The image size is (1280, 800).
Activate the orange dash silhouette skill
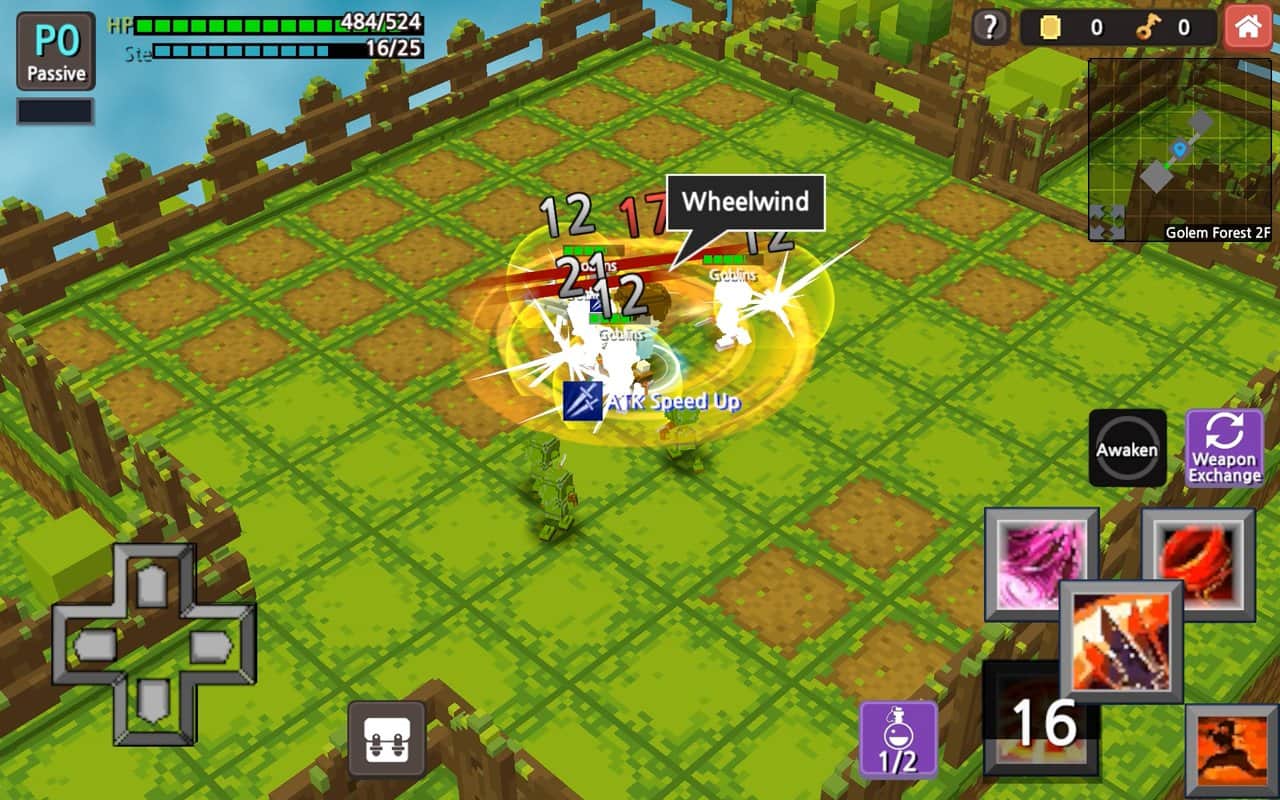[x=1233, y=752]
